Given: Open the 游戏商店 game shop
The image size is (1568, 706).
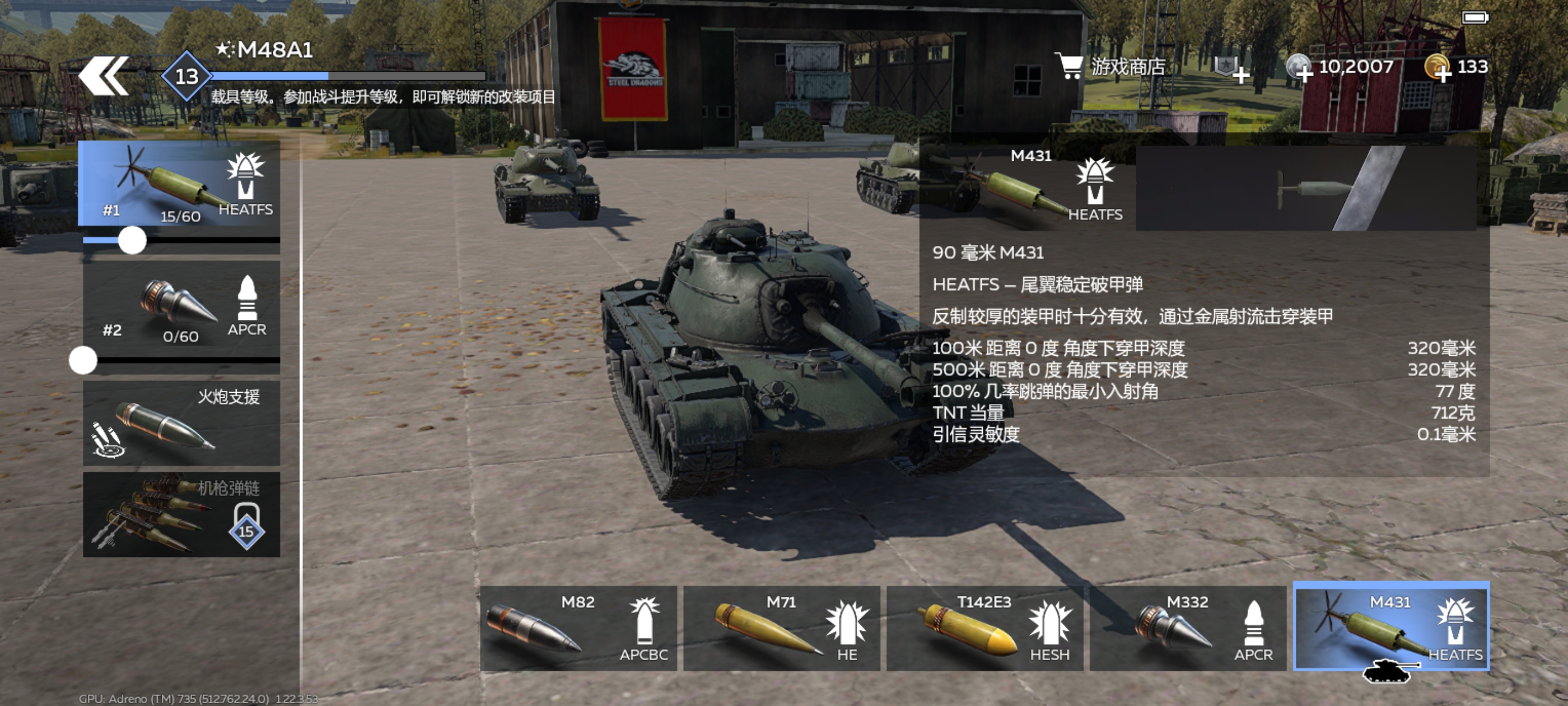Looking at the screenshot, I should click(x=1111, y=66).
